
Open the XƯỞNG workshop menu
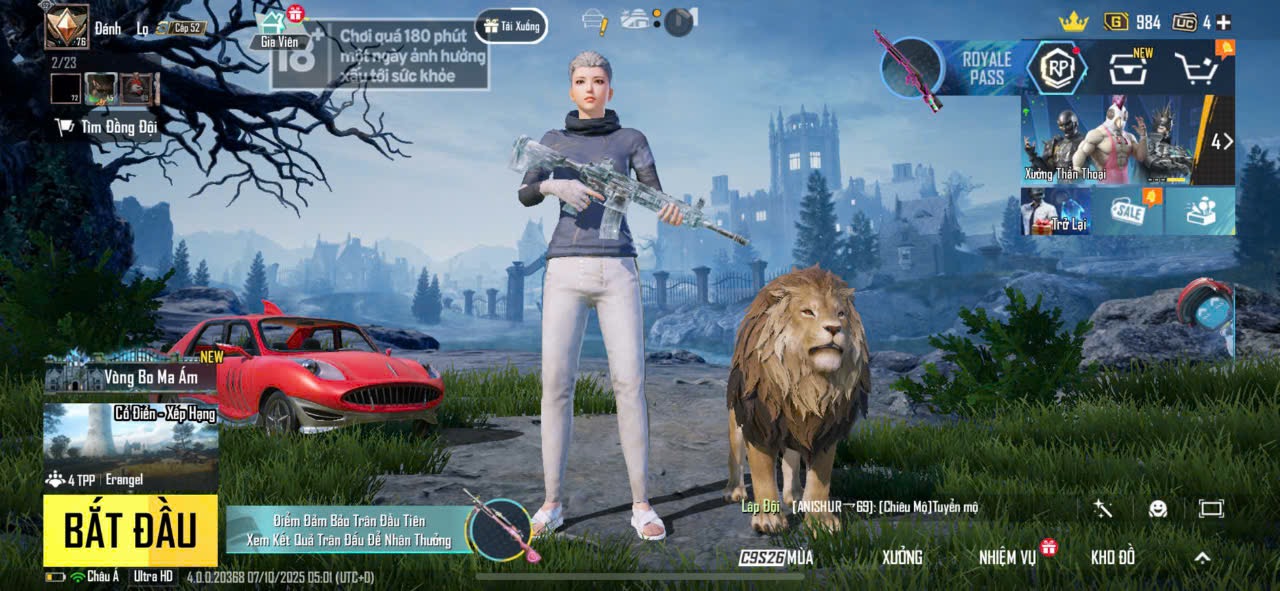[x=902, y=557]
